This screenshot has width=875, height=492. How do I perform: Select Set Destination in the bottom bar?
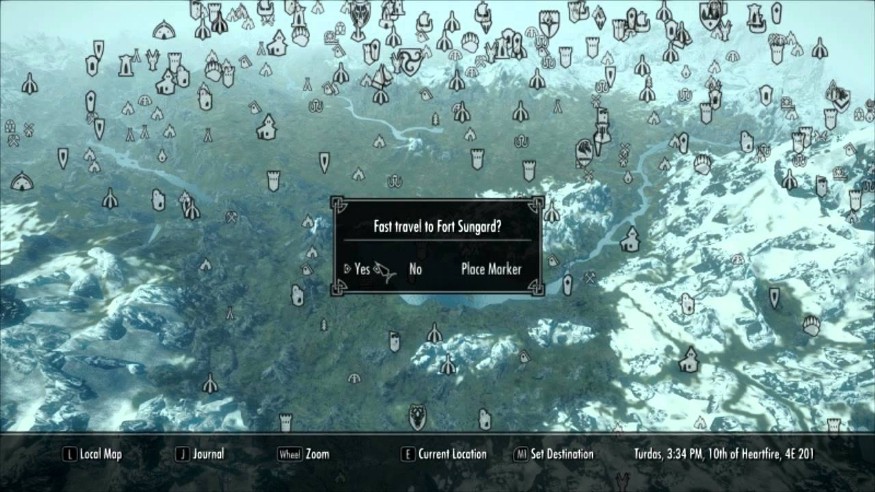[x=560, y=454]
